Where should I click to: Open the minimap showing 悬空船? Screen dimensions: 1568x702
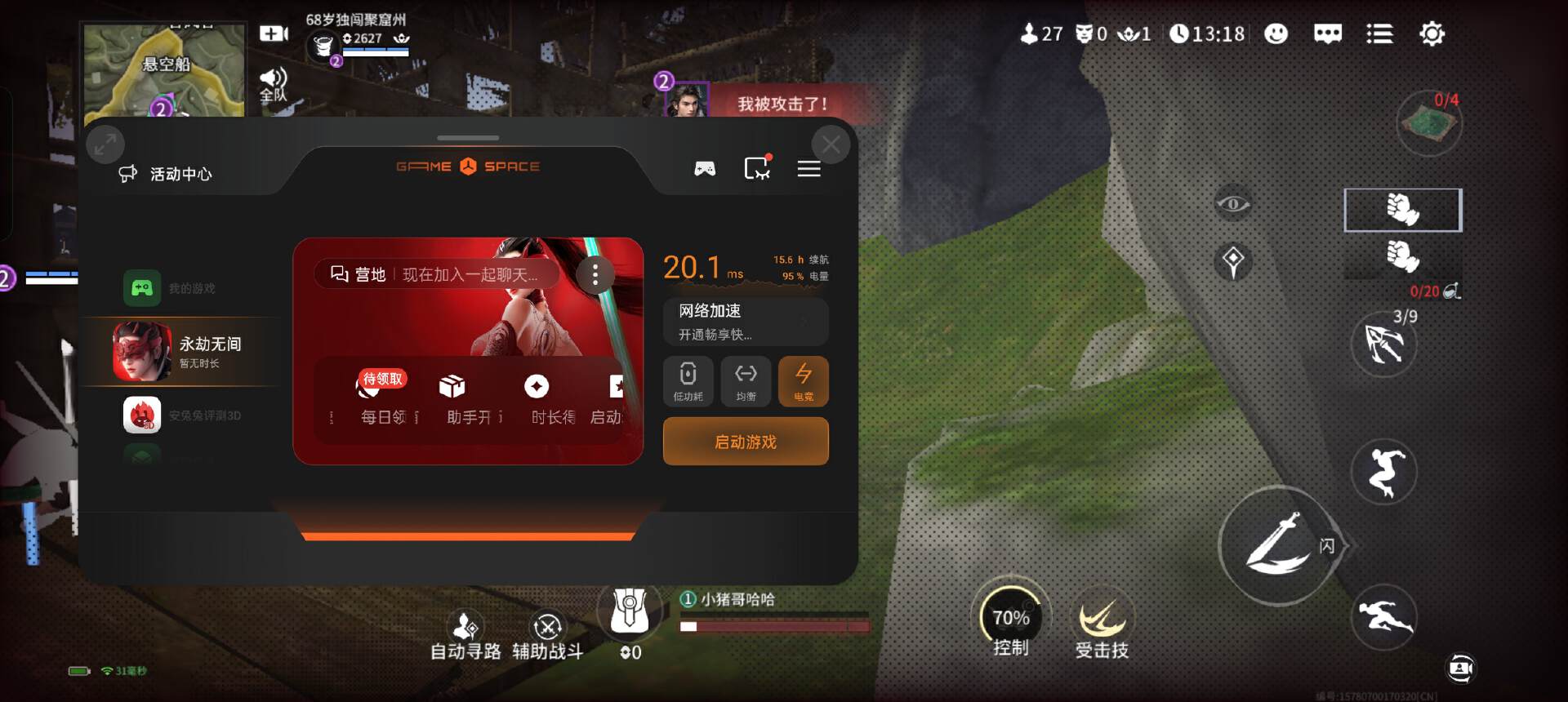tap(163, 70)
